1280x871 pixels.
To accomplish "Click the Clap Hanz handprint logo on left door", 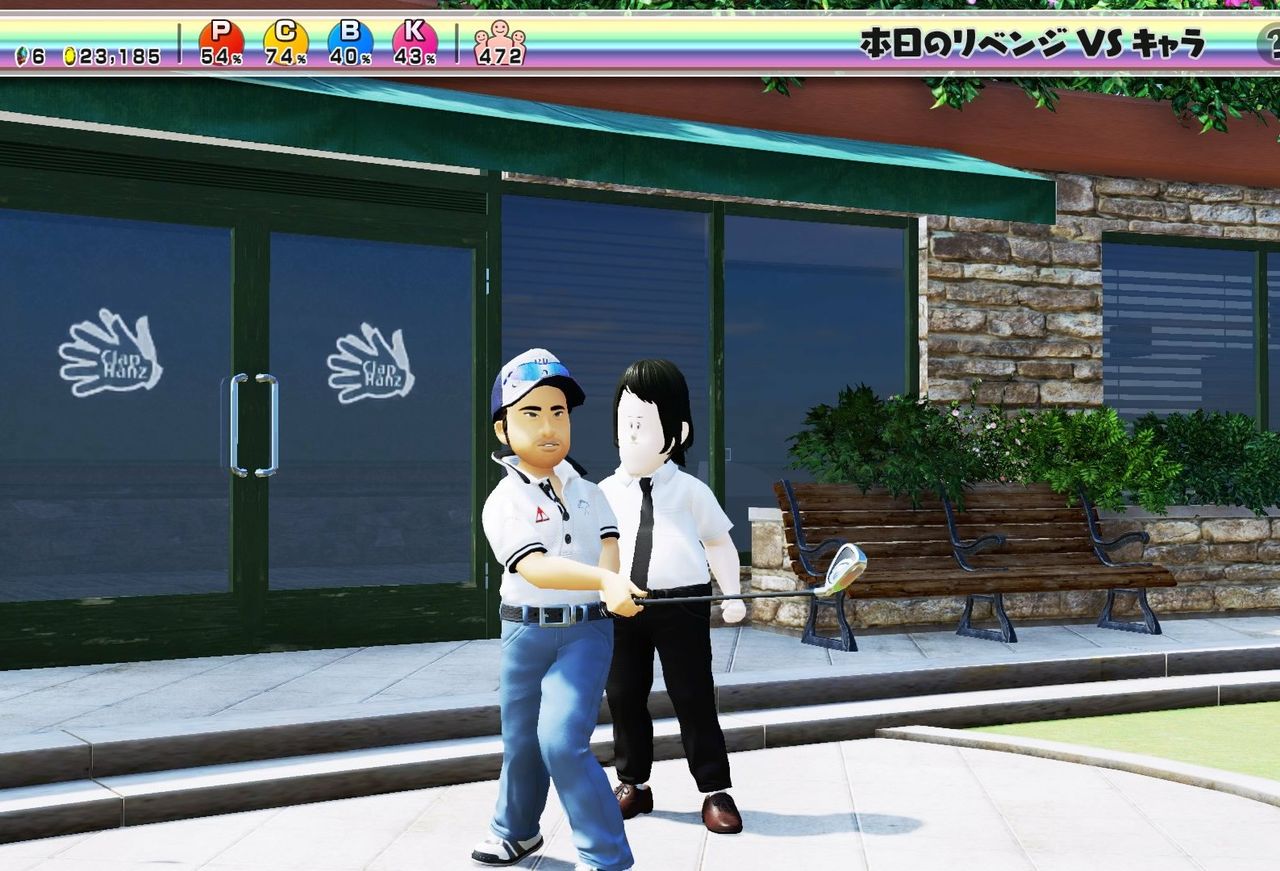I will pos(110,355).
